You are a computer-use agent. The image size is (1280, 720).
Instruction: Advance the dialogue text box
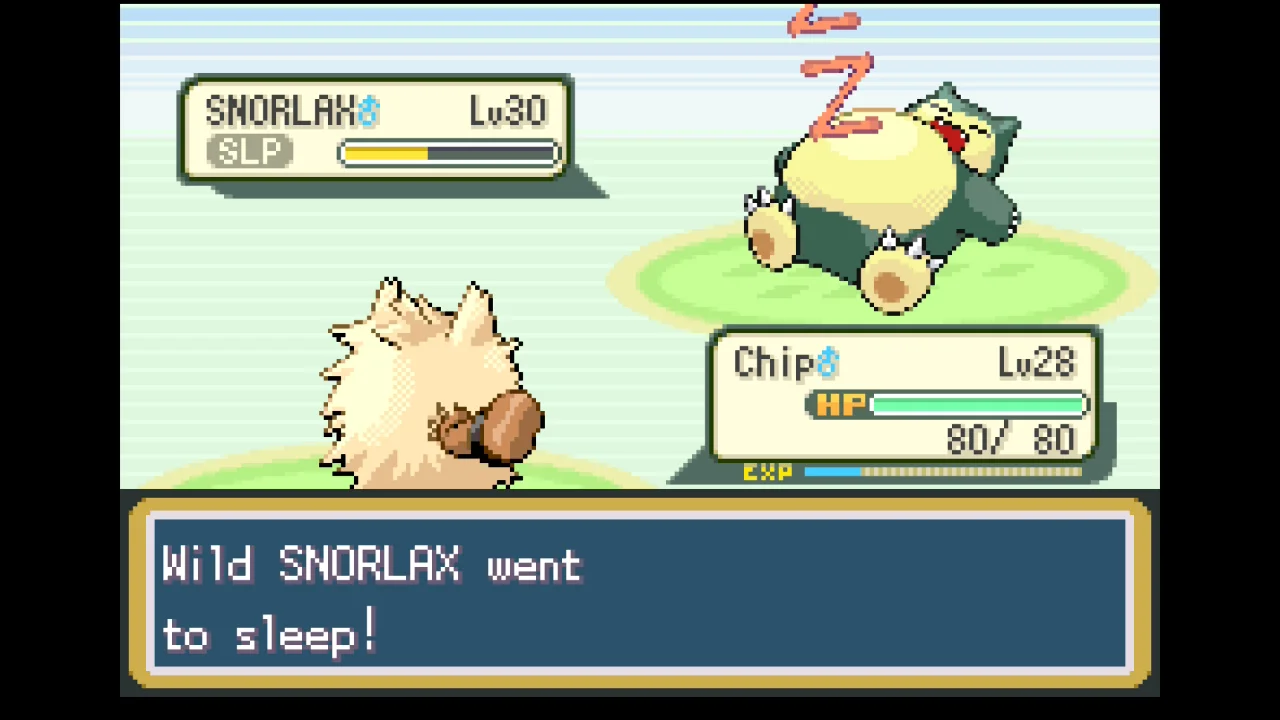click(640, 598)
